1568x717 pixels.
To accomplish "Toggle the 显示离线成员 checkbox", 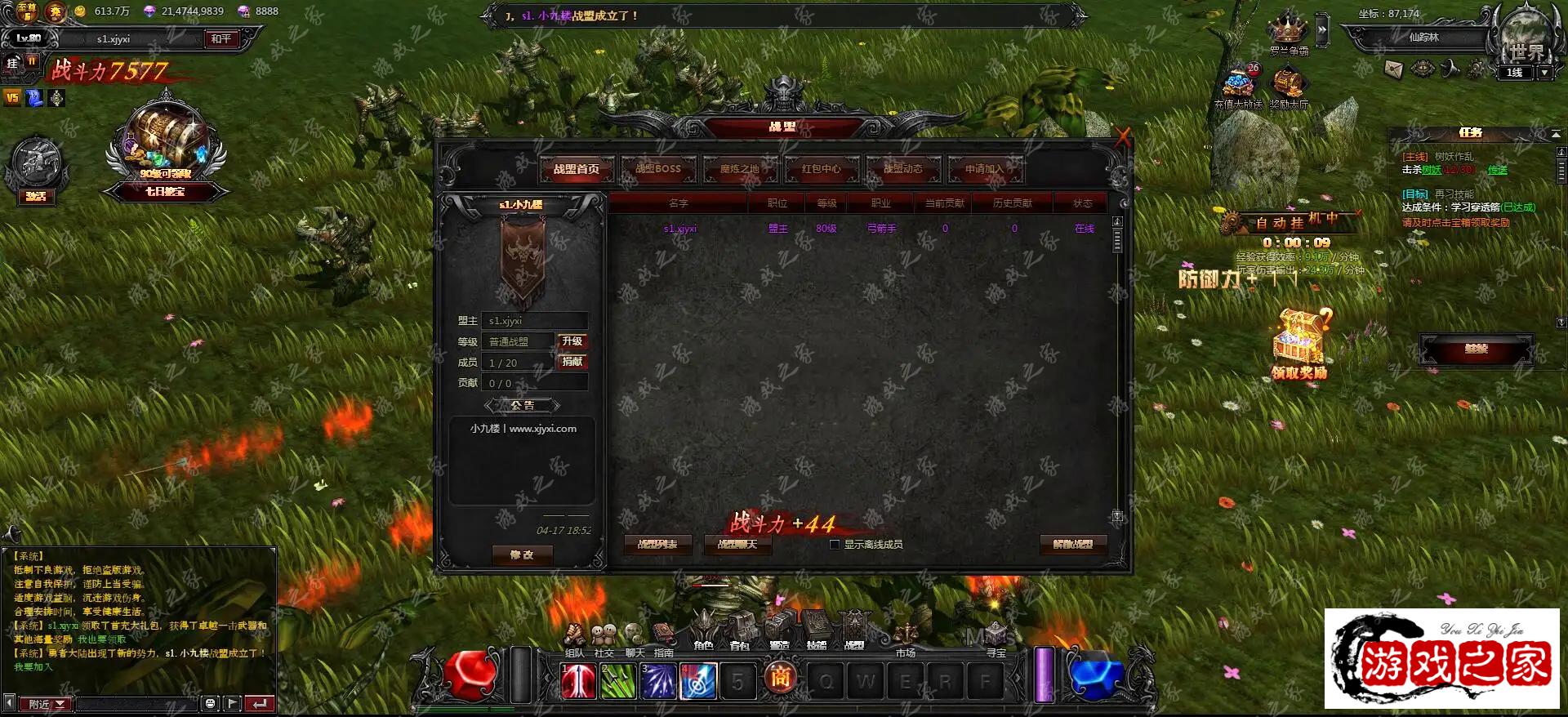I will tap(835, 545).
